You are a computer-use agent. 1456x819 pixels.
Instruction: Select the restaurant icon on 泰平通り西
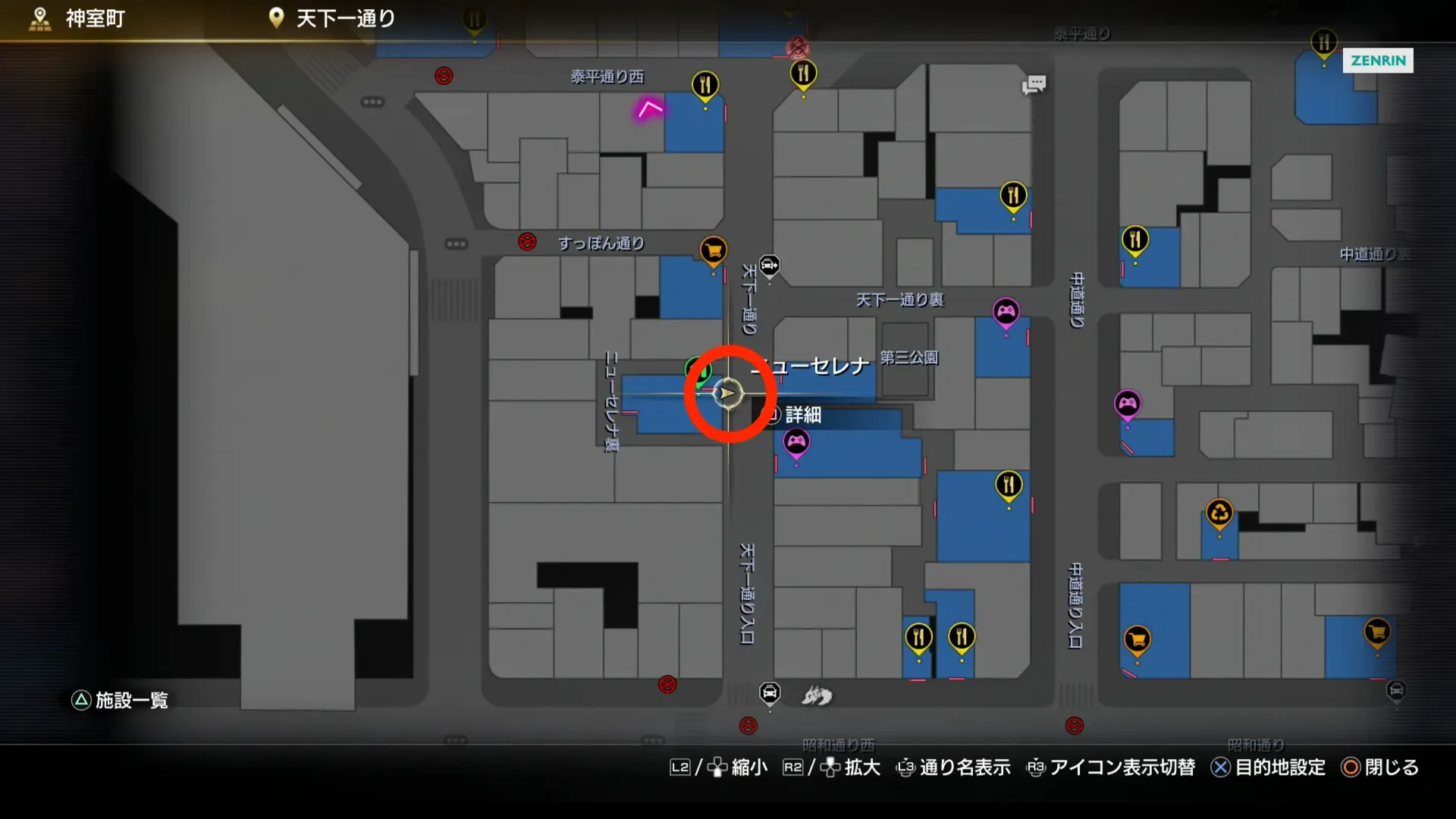(x=705, y=86)
